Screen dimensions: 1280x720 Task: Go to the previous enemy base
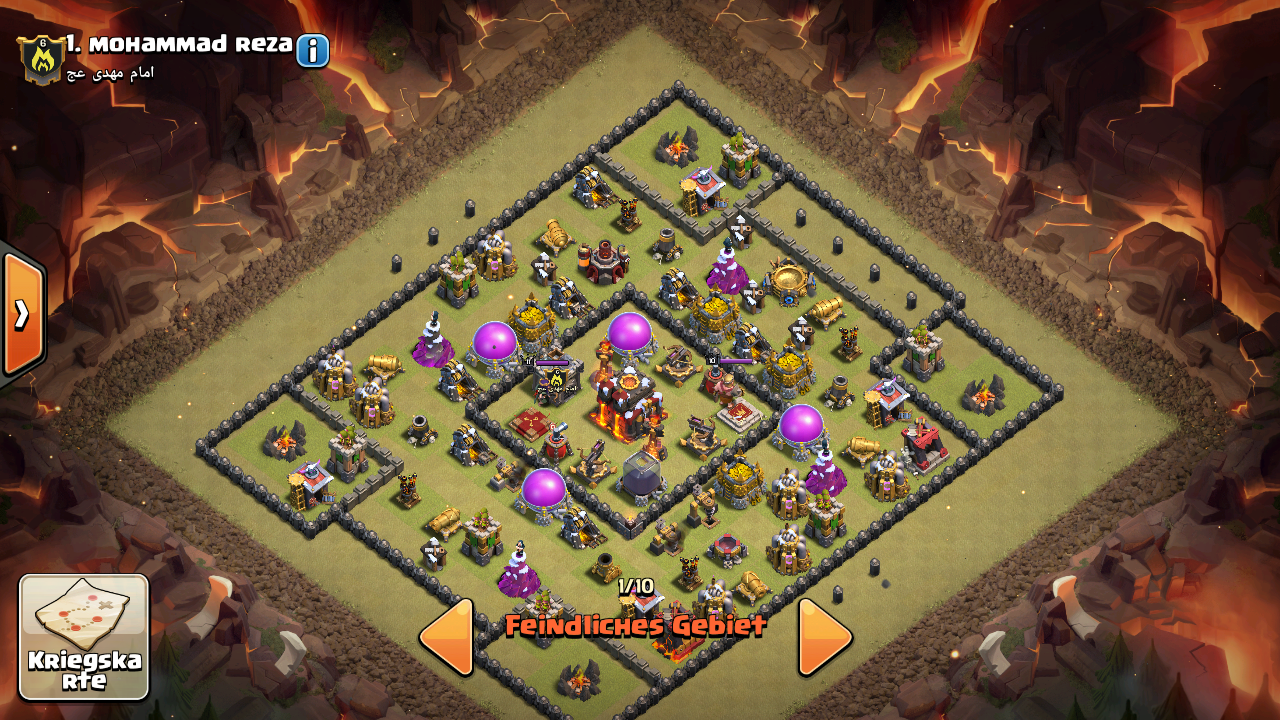(x=446, y=637)
